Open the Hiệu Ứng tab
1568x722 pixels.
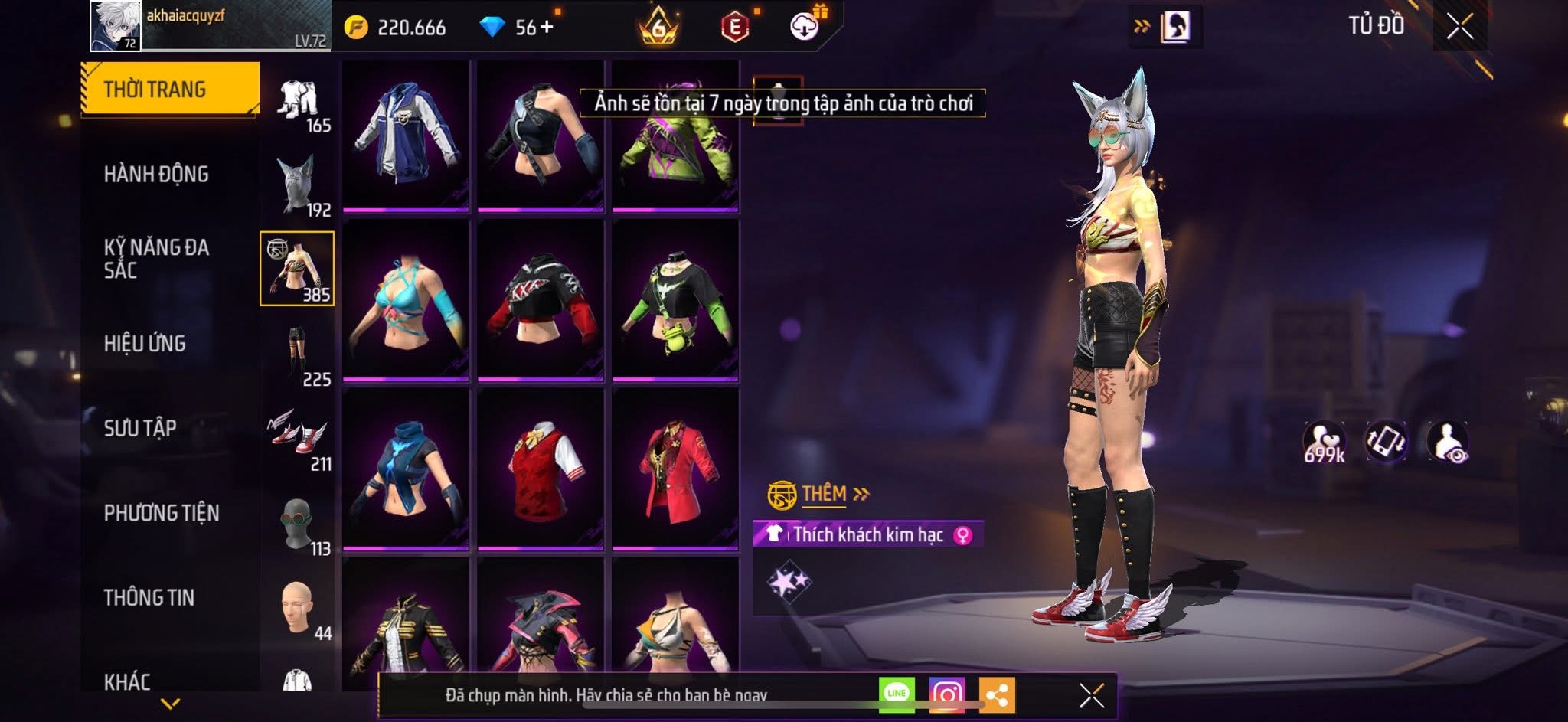click(x=145, y=344)
